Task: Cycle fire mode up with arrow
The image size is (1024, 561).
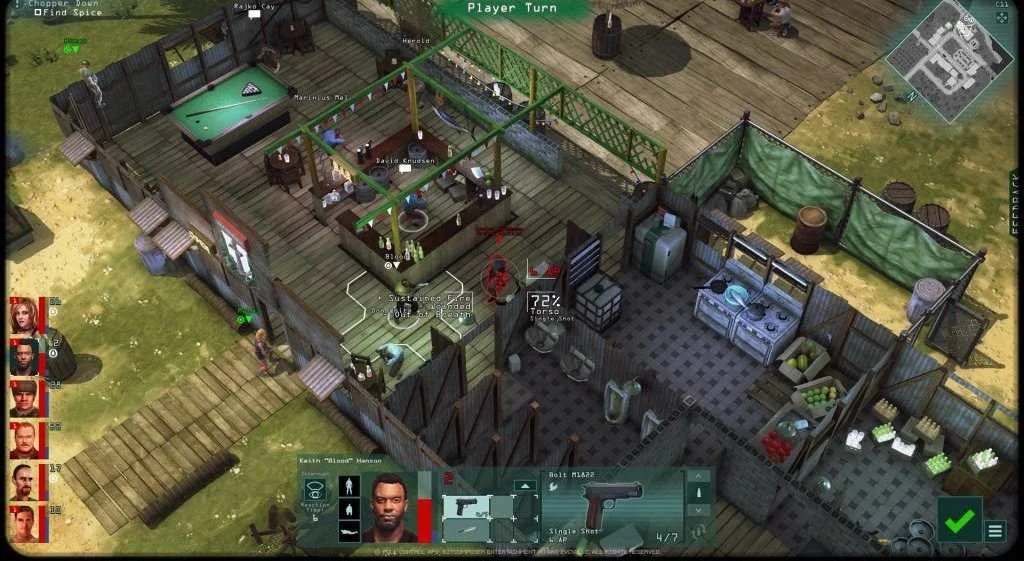Action: click(x=699, y=476)
